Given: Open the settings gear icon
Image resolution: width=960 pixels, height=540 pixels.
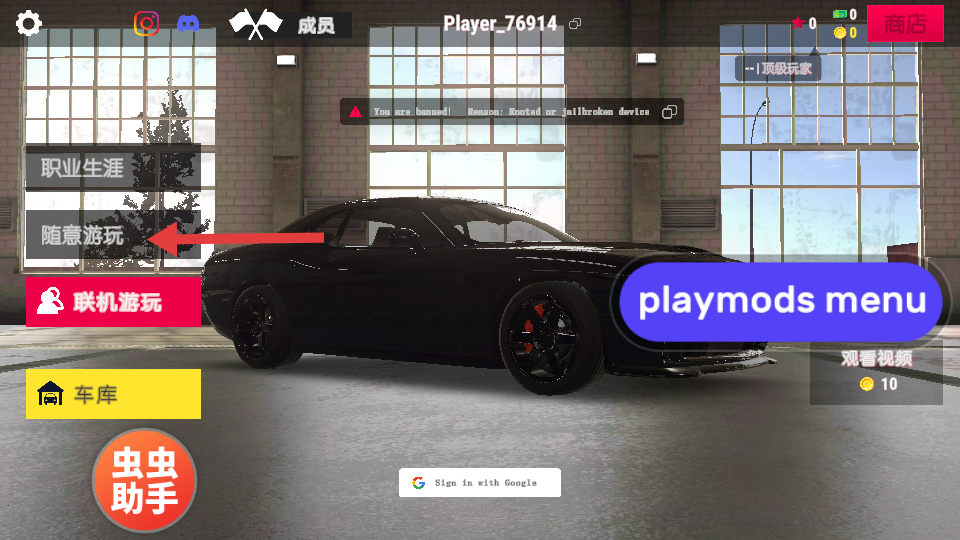Looking at the screenshot, I should [29, 23].
